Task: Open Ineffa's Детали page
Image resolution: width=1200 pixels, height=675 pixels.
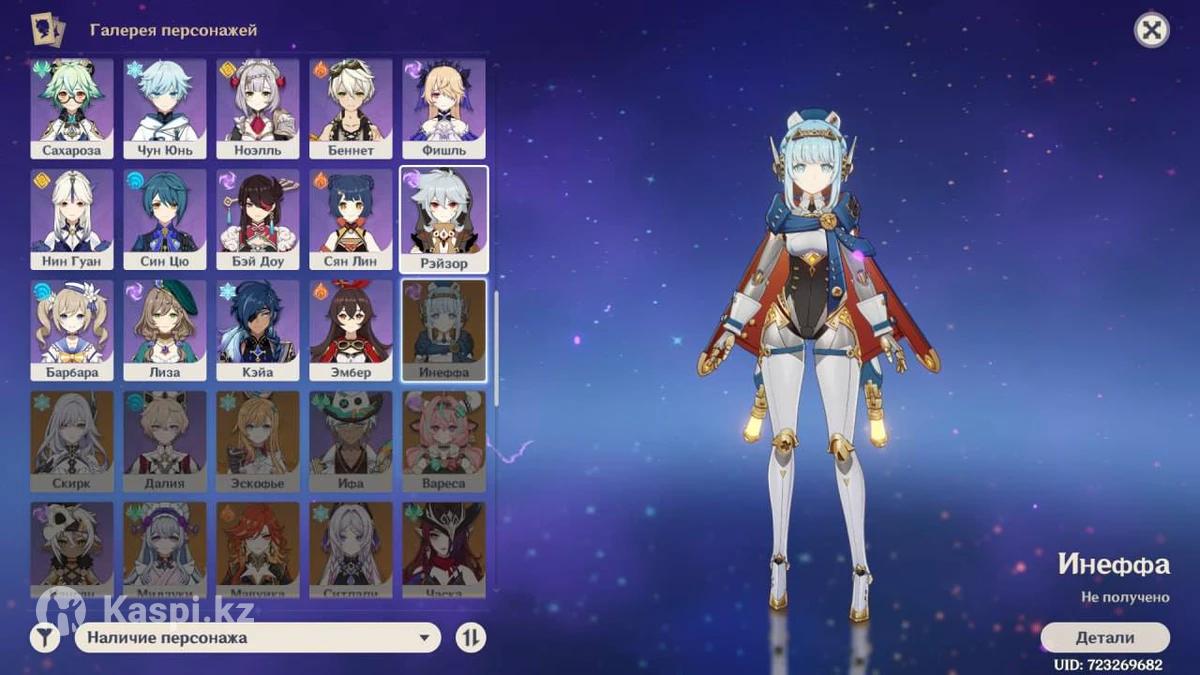Action: click(x=1105, y=638)
